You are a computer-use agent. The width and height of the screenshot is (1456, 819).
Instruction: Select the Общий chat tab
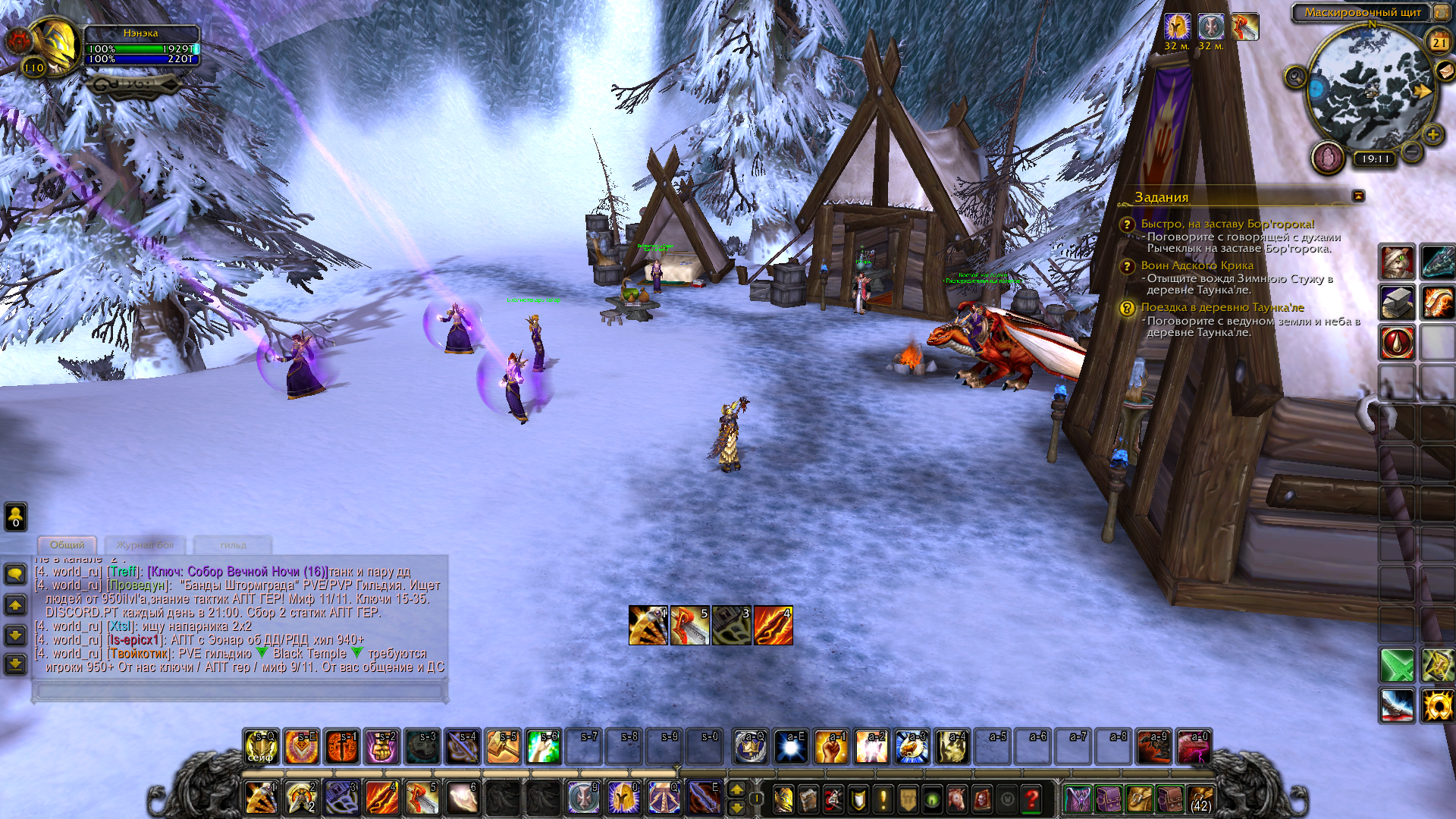tap(67, 544)
